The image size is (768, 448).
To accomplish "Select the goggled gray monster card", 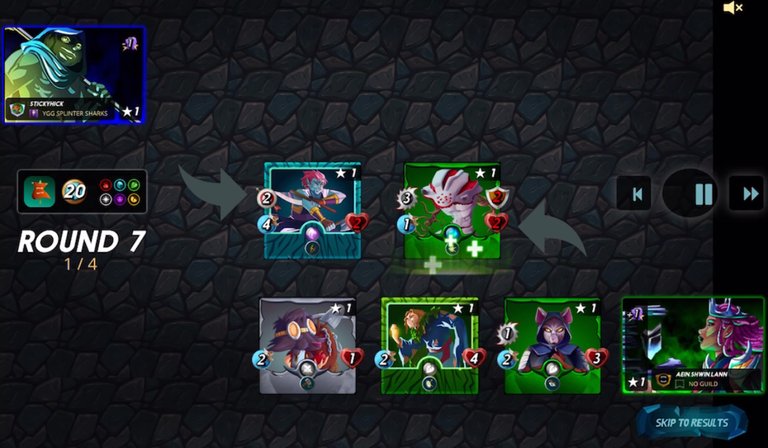I will 307,345.
